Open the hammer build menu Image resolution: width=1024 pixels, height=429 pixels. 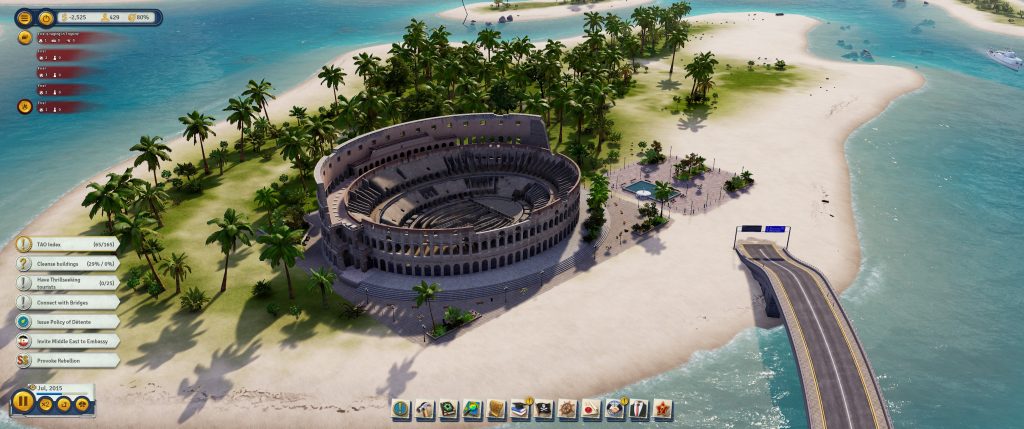pyautogui.click(x=424, y=409)
